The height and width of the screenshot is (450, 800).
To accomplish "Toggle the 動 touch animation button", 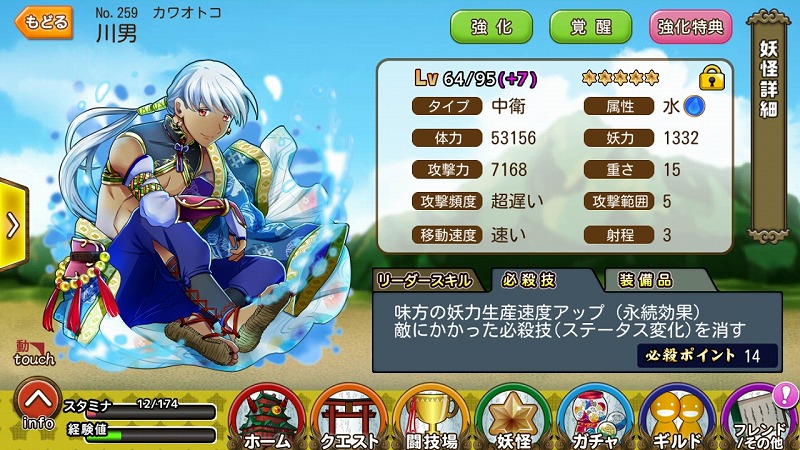I will pyautogui.click(x=33, y=352).
